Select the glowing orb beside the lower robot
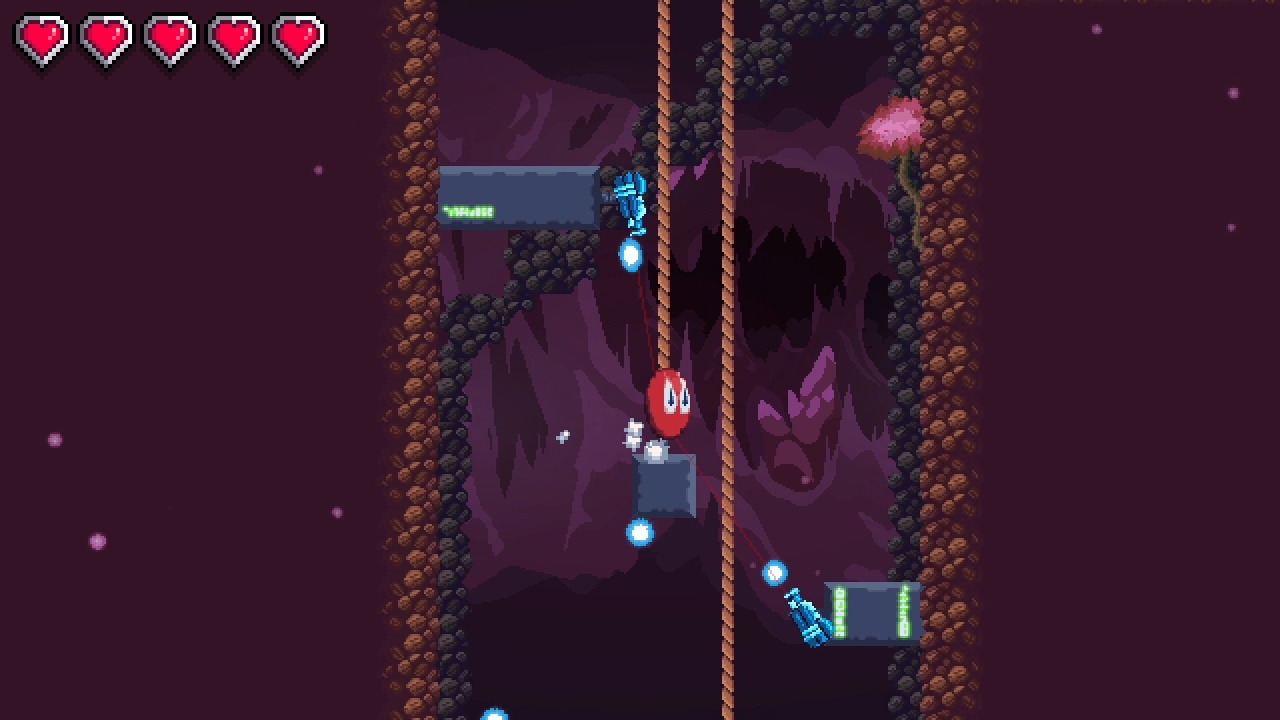This screenshot has height=720, width=1280. coord(777,574)
